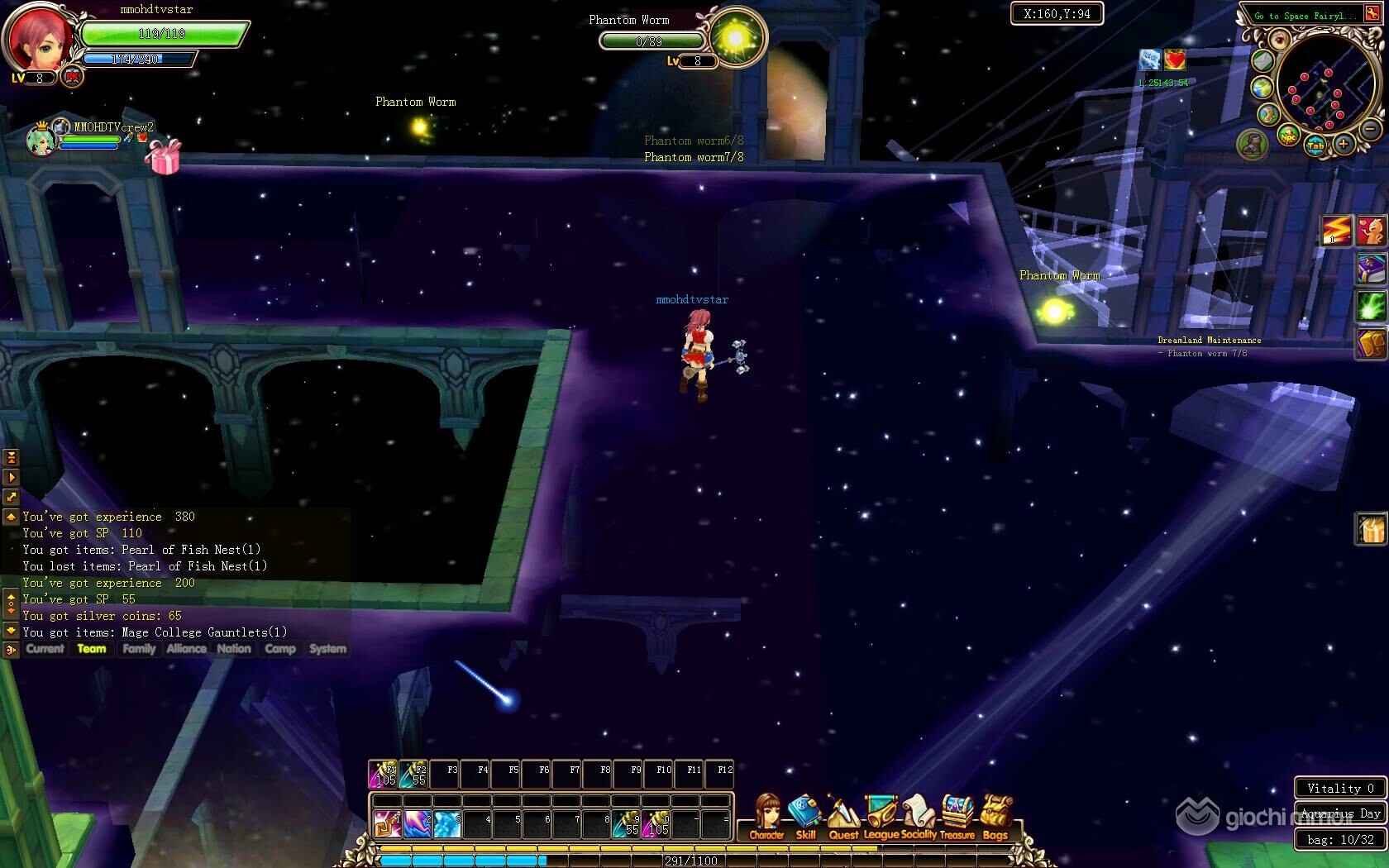Open the Treasure chest menu
Screen dimensions: 1389x868
957,818
